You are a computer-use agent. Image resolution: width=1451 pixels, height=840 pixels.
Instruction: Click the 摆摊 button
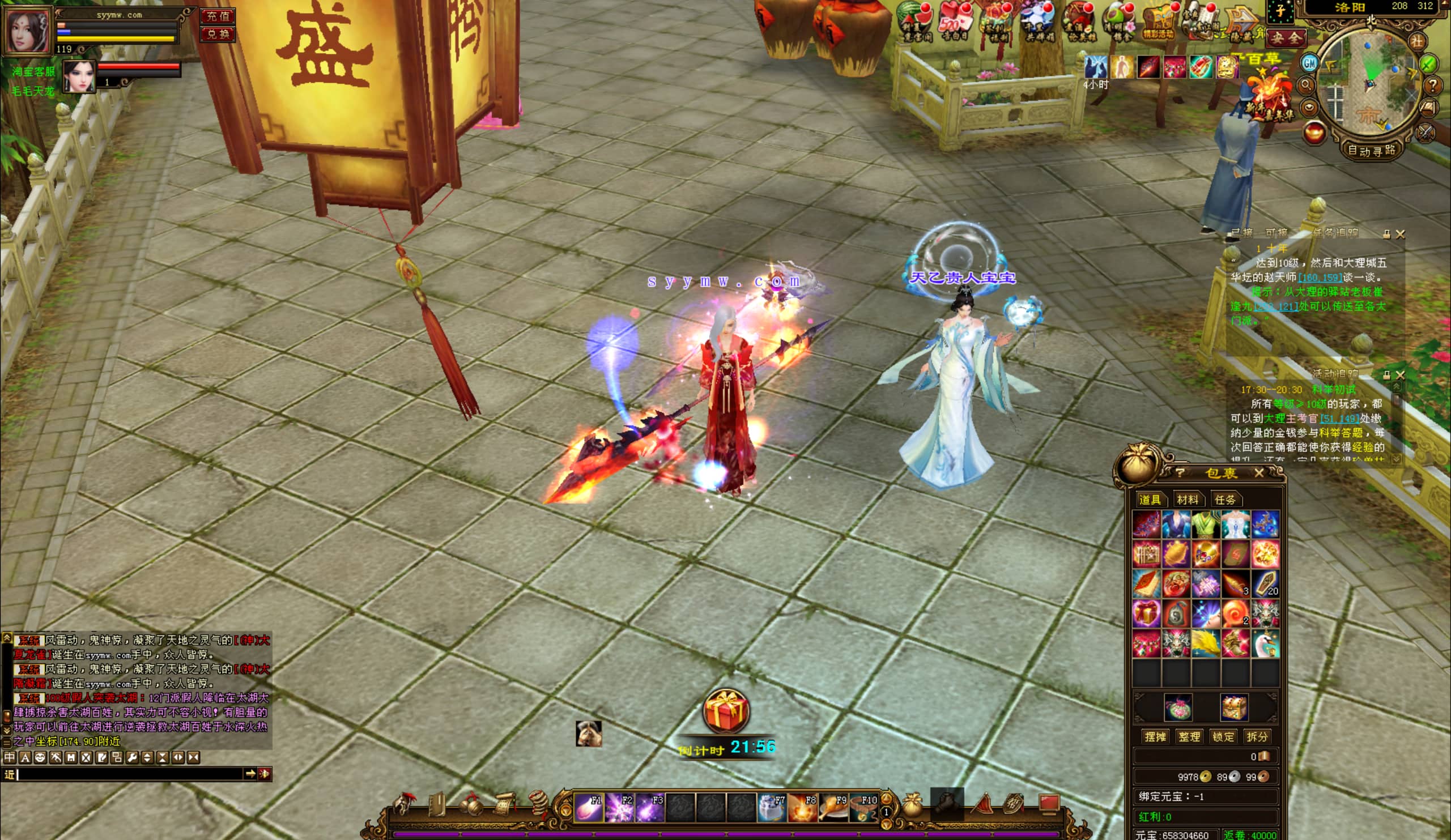pos(1155,737)
